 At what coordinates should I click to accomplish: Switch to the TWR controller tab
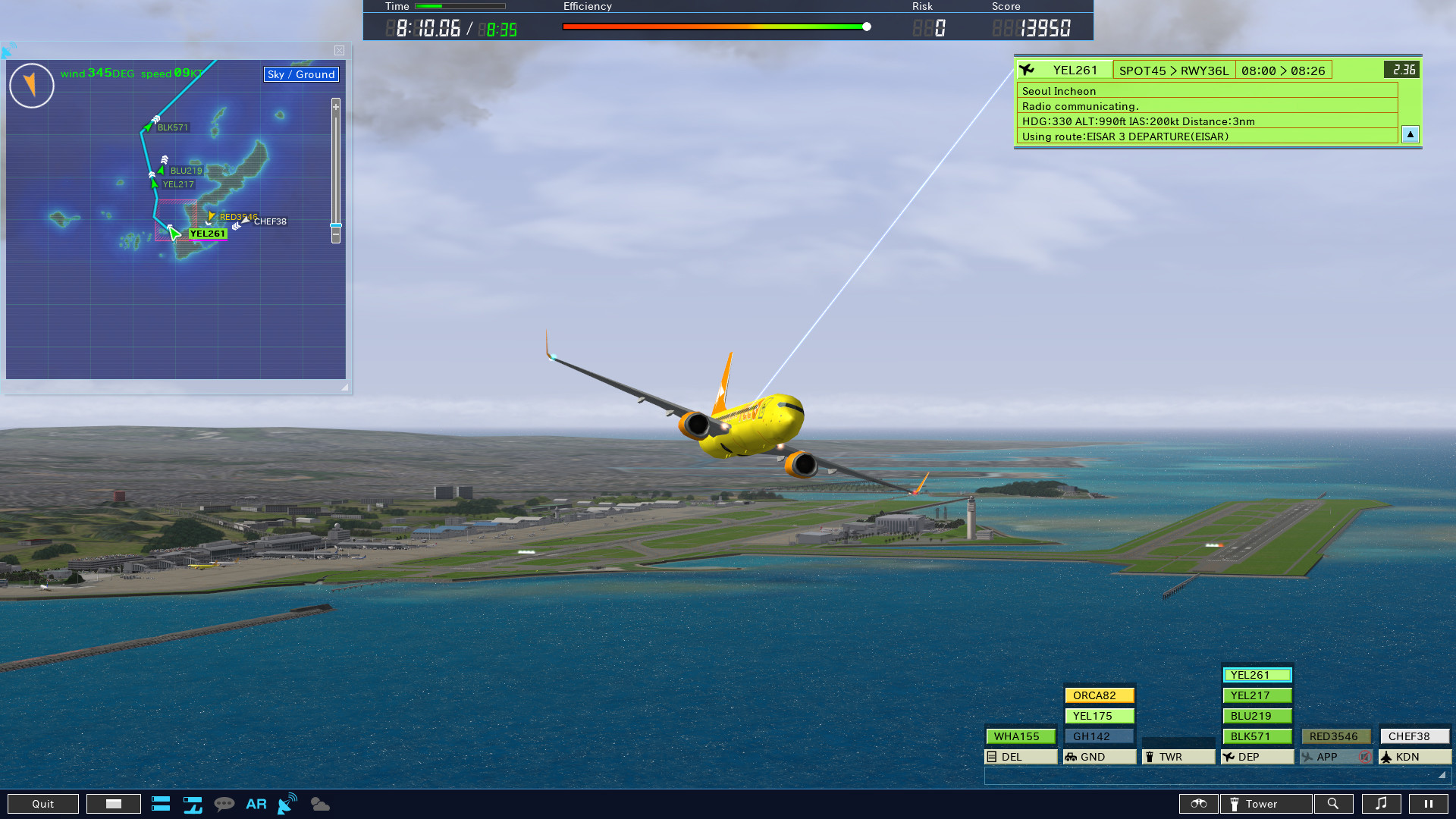1178,756
